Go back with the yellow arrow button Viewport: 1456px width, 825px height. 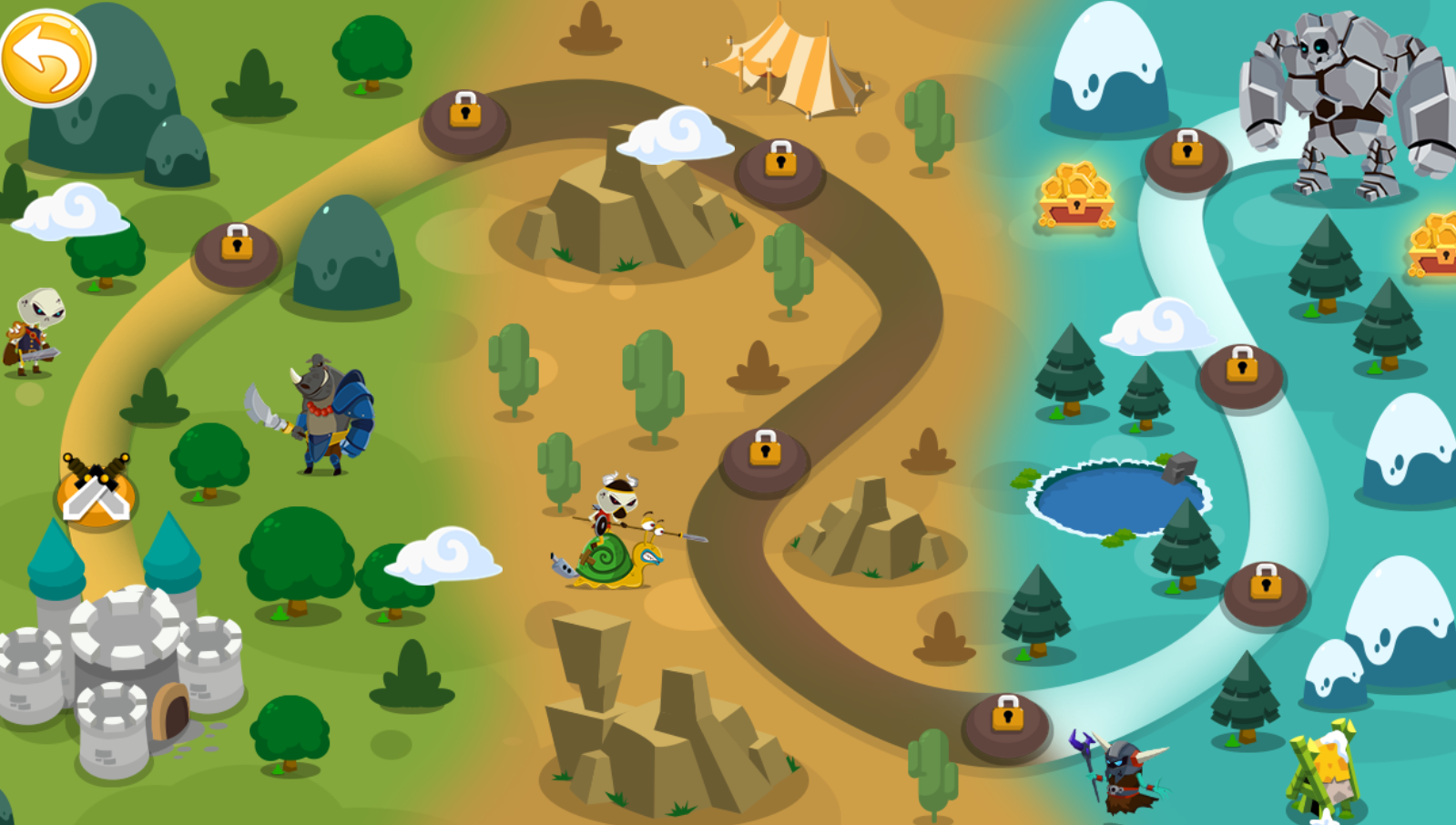click(x=47, y=57)
